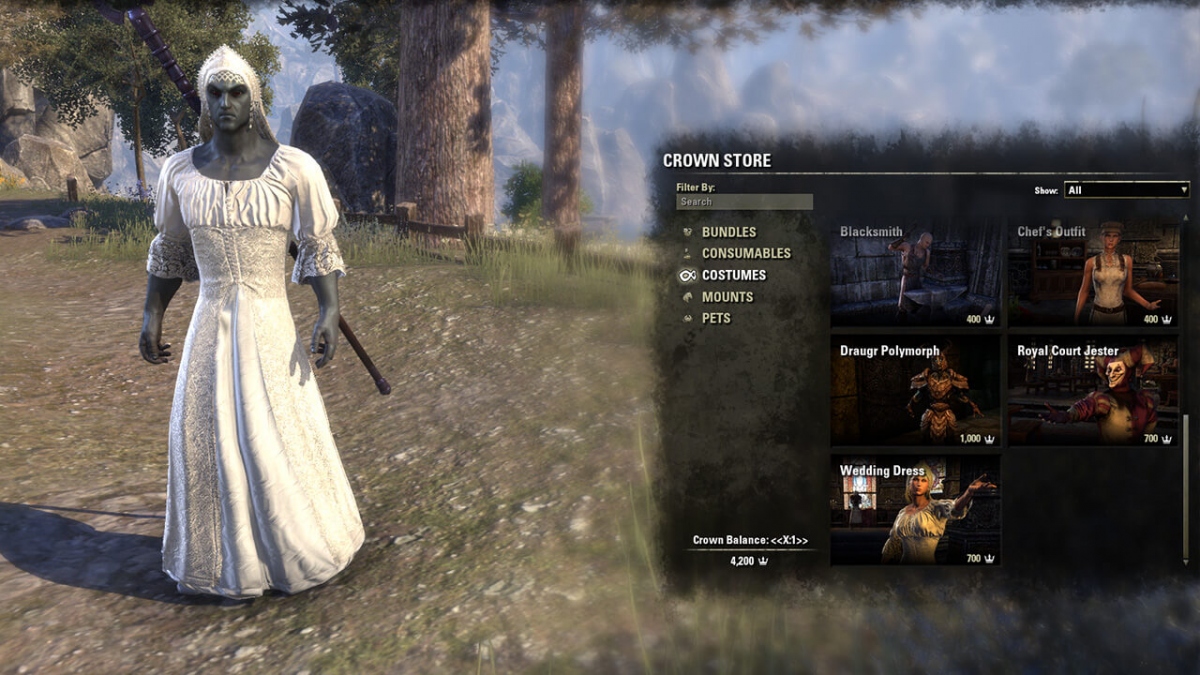Viewport: 1200px width, 675px height.
Task: Select the Blacksmith costume tile
Action: (x=915, y=274)
